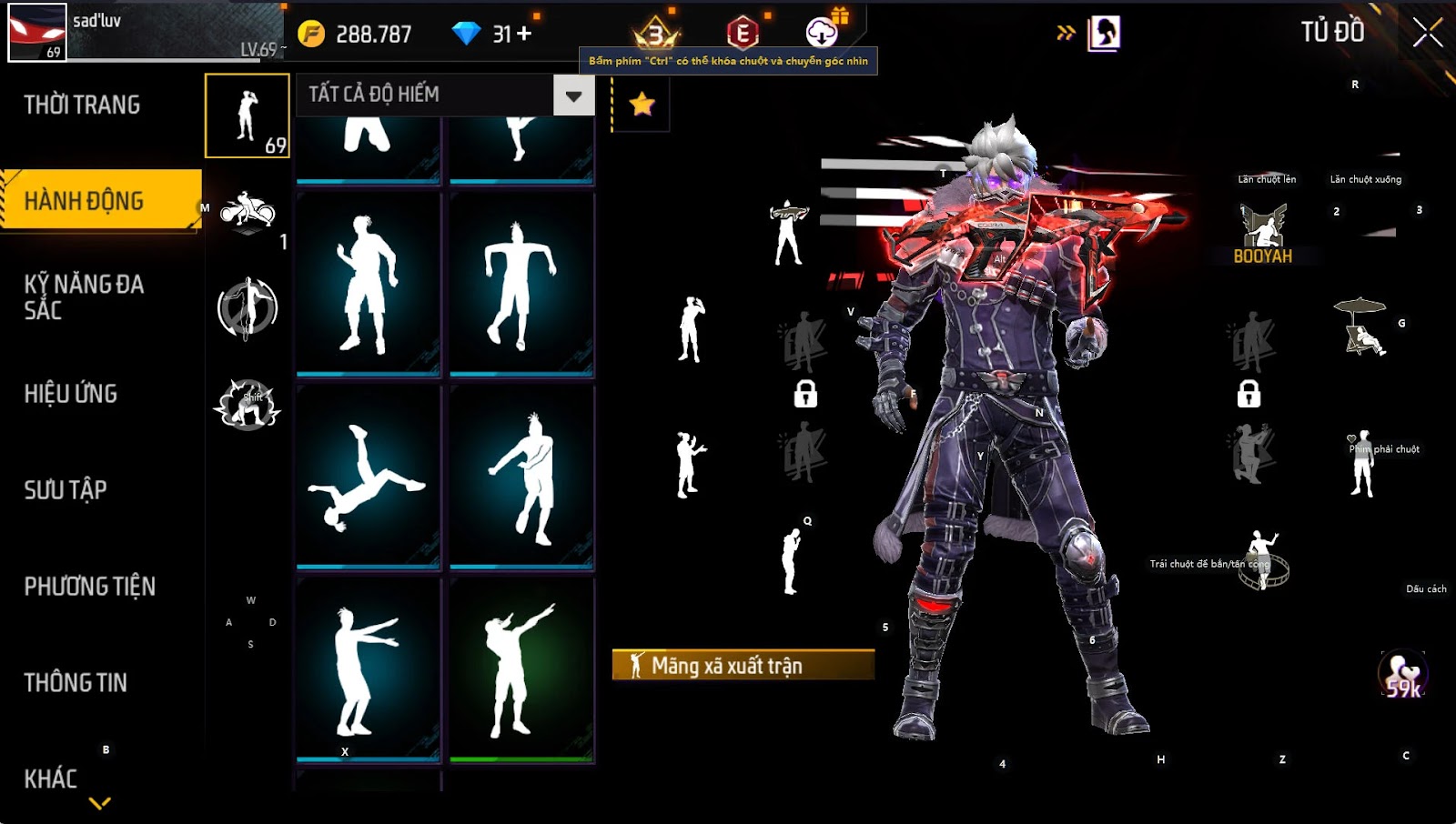Add diamonds with the plus button
1456x824 pixels.
point(524,34)
